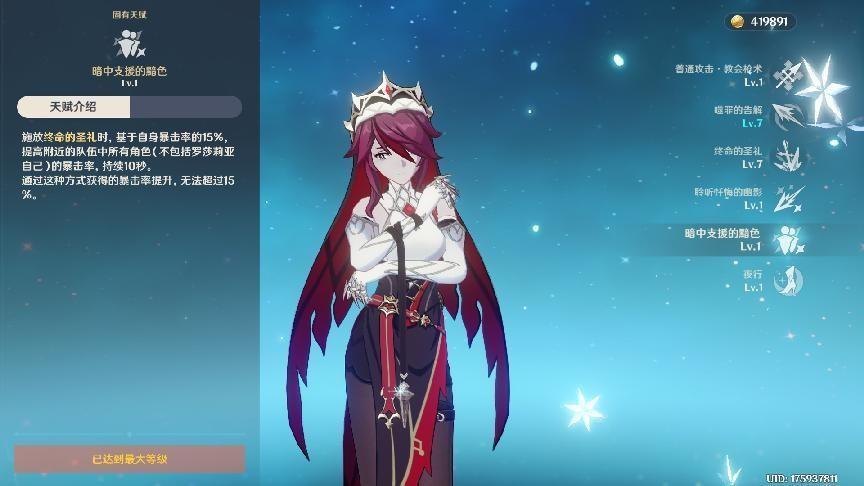Image resolution: width=864 pixels, height=486 pixels.
Task: Choose the 终命的圣礼 burst talent
Action: (790, 157)
